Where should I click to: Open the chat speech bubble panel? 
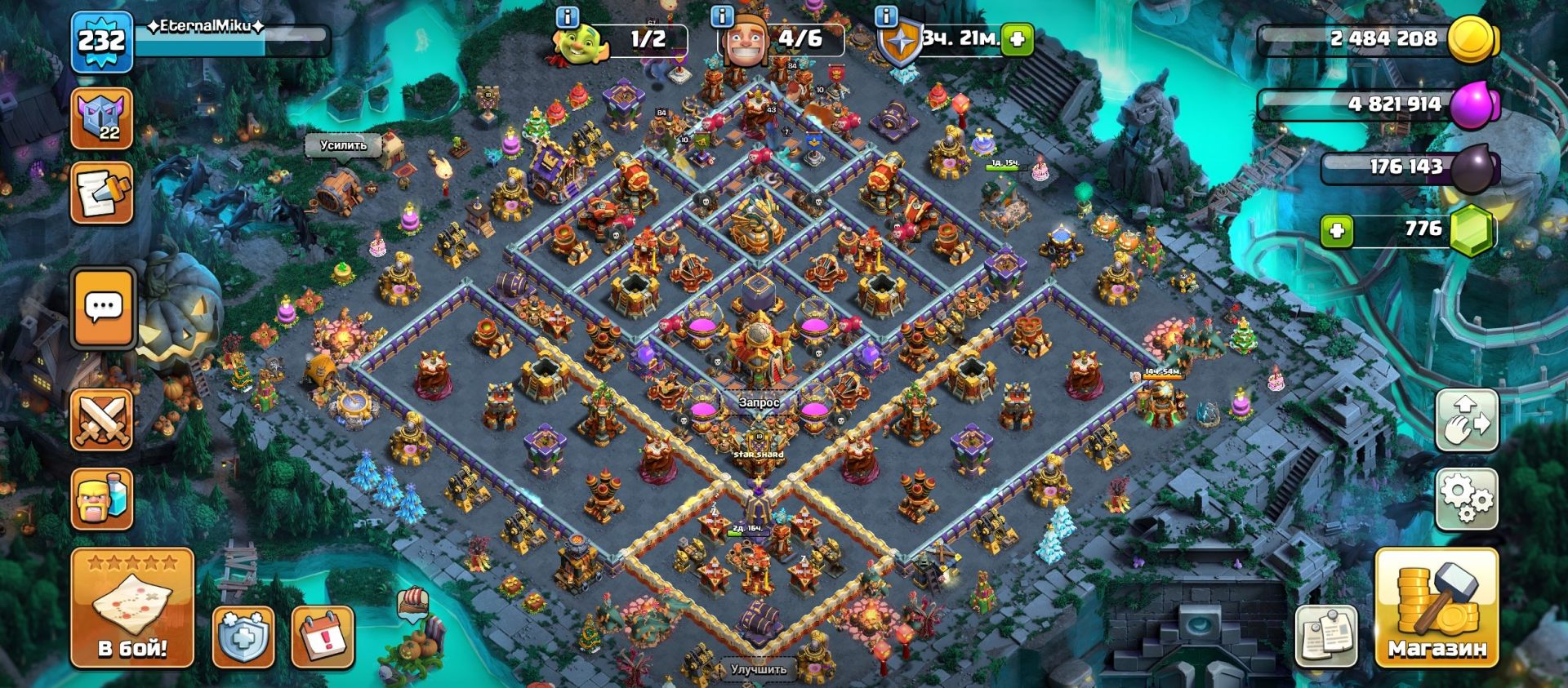[103, 308]
